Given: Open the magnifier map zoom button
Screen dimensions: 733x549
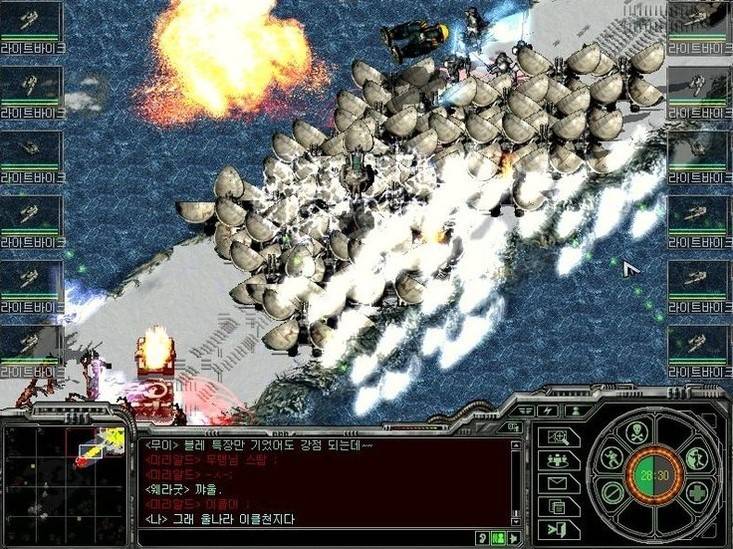Looking at the screenshot, I should (x=557, y=437).
